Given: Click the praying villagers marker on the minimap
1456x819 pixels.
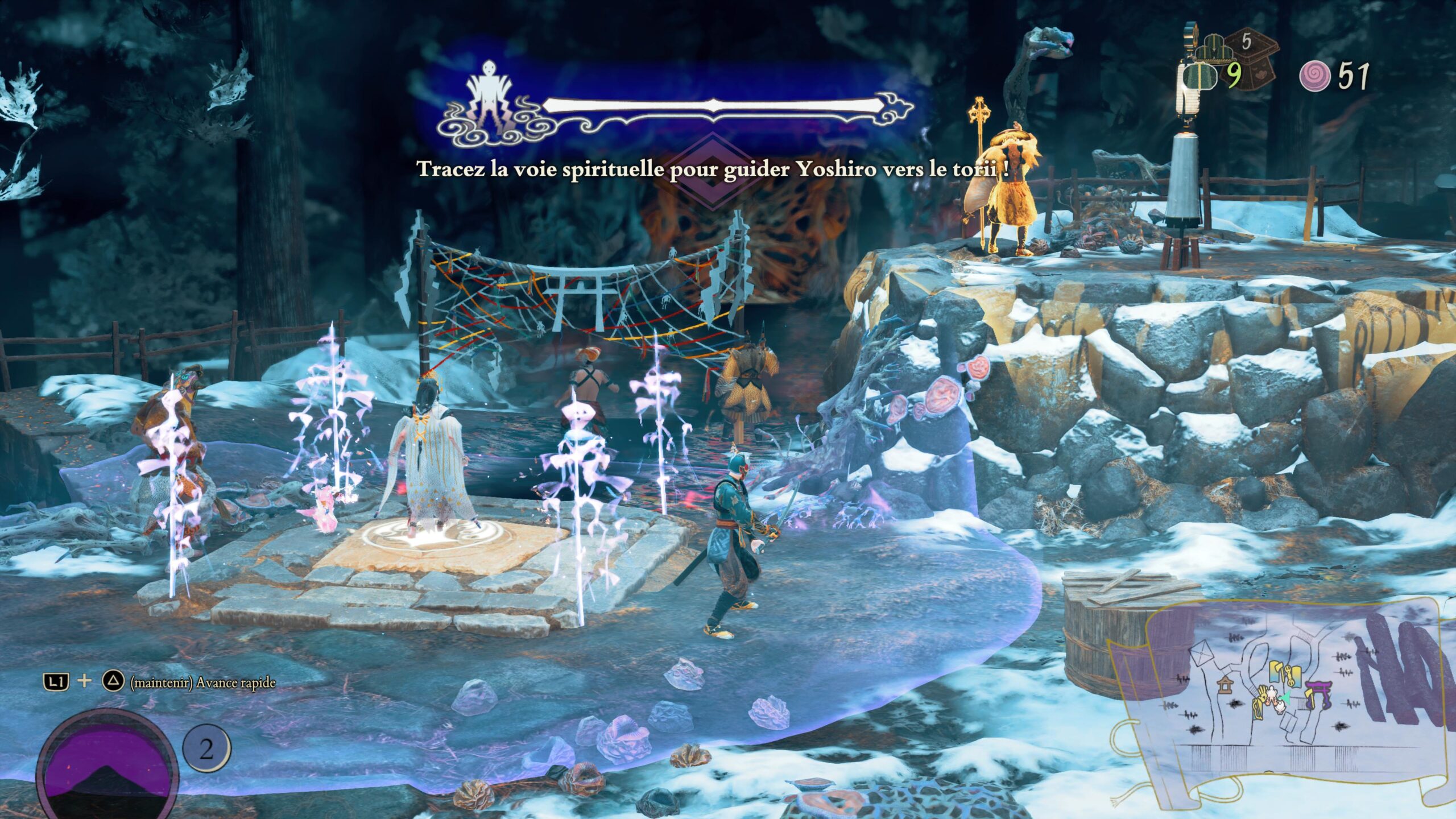Looking at the screenshot, I should point(1271,694).
